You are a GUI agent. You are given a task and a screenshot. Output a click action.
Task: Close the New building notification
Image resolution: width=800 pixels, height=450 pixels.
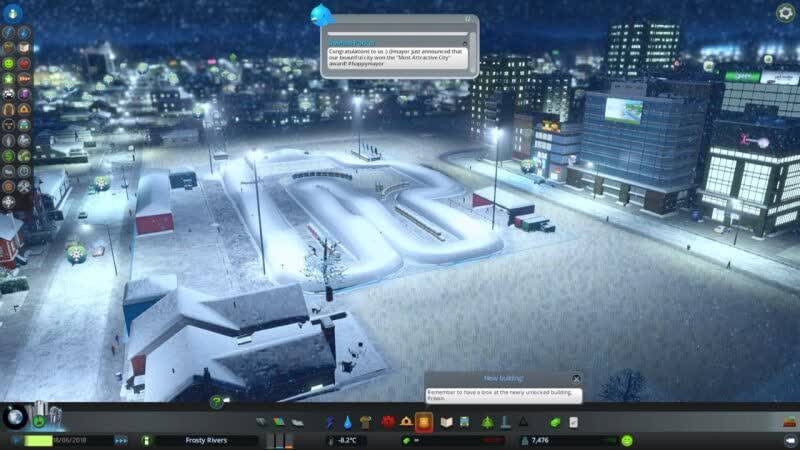coord(577,379)
